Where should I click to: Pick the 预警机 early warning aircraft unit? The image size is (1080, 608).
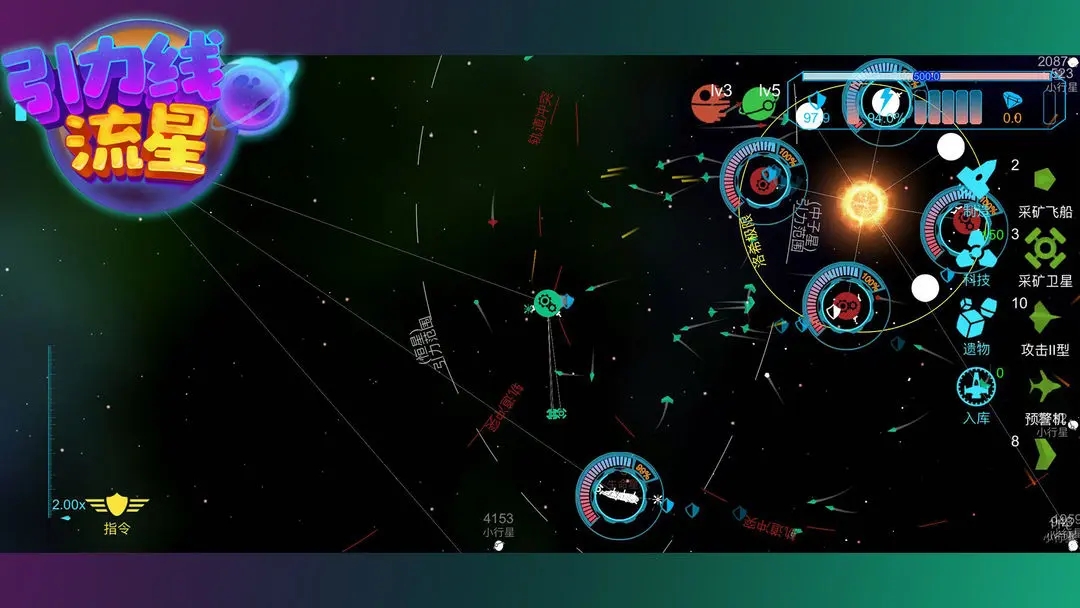pos(1045,387)
